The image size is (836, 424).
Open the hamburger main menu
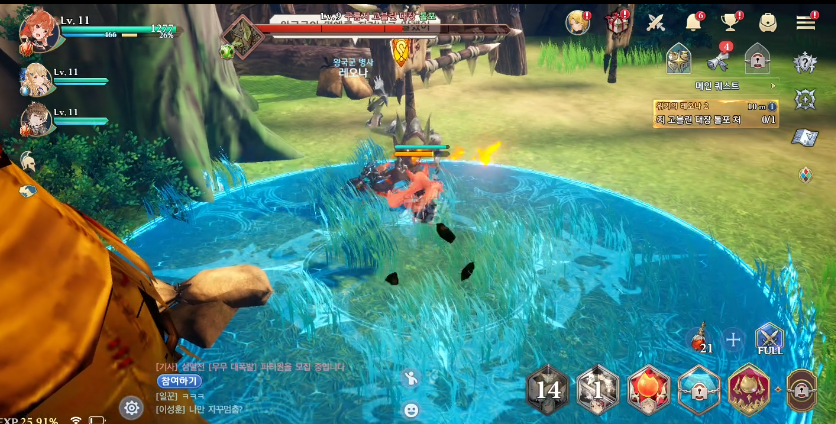click(806, 22)
